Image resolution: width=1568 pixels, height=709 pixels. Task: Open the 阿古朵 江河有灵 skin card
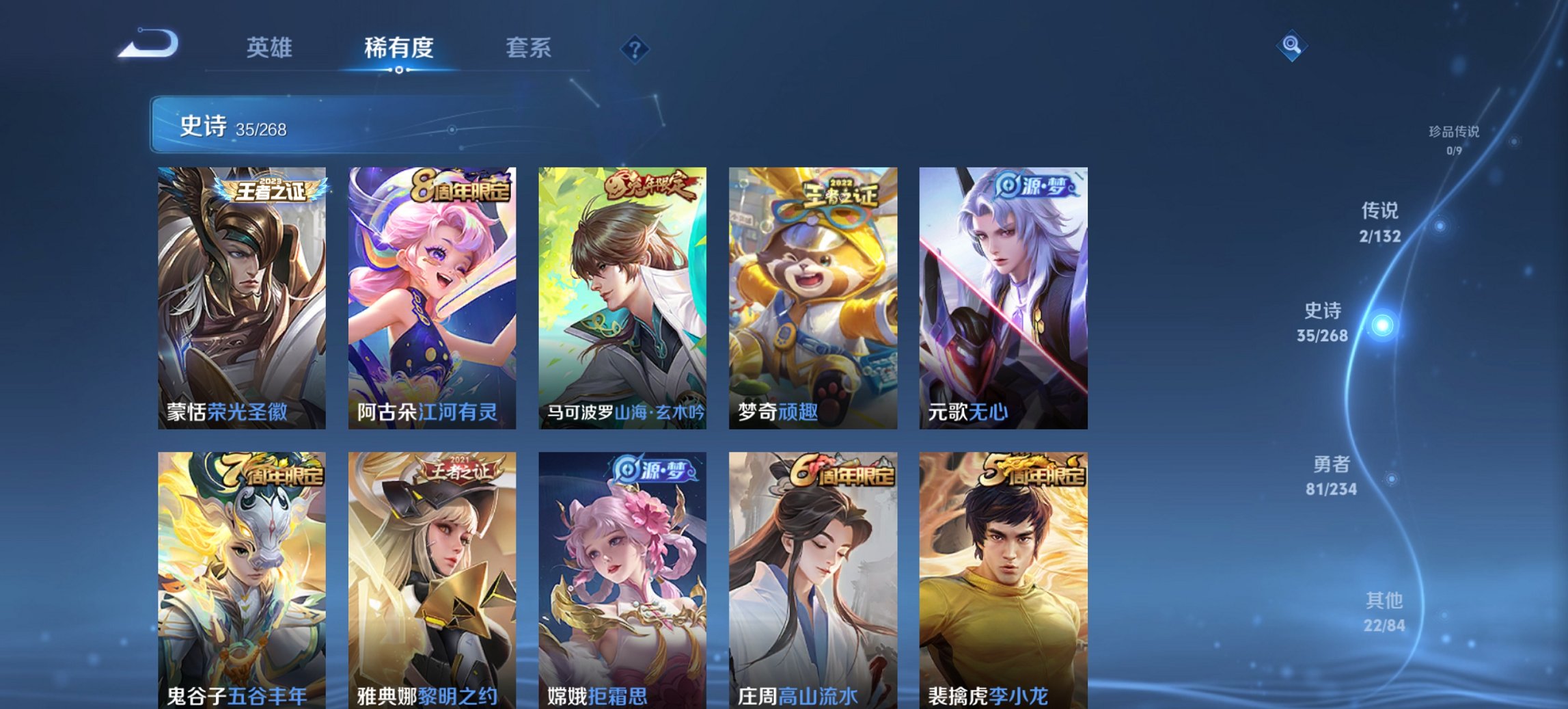(432, 294)
